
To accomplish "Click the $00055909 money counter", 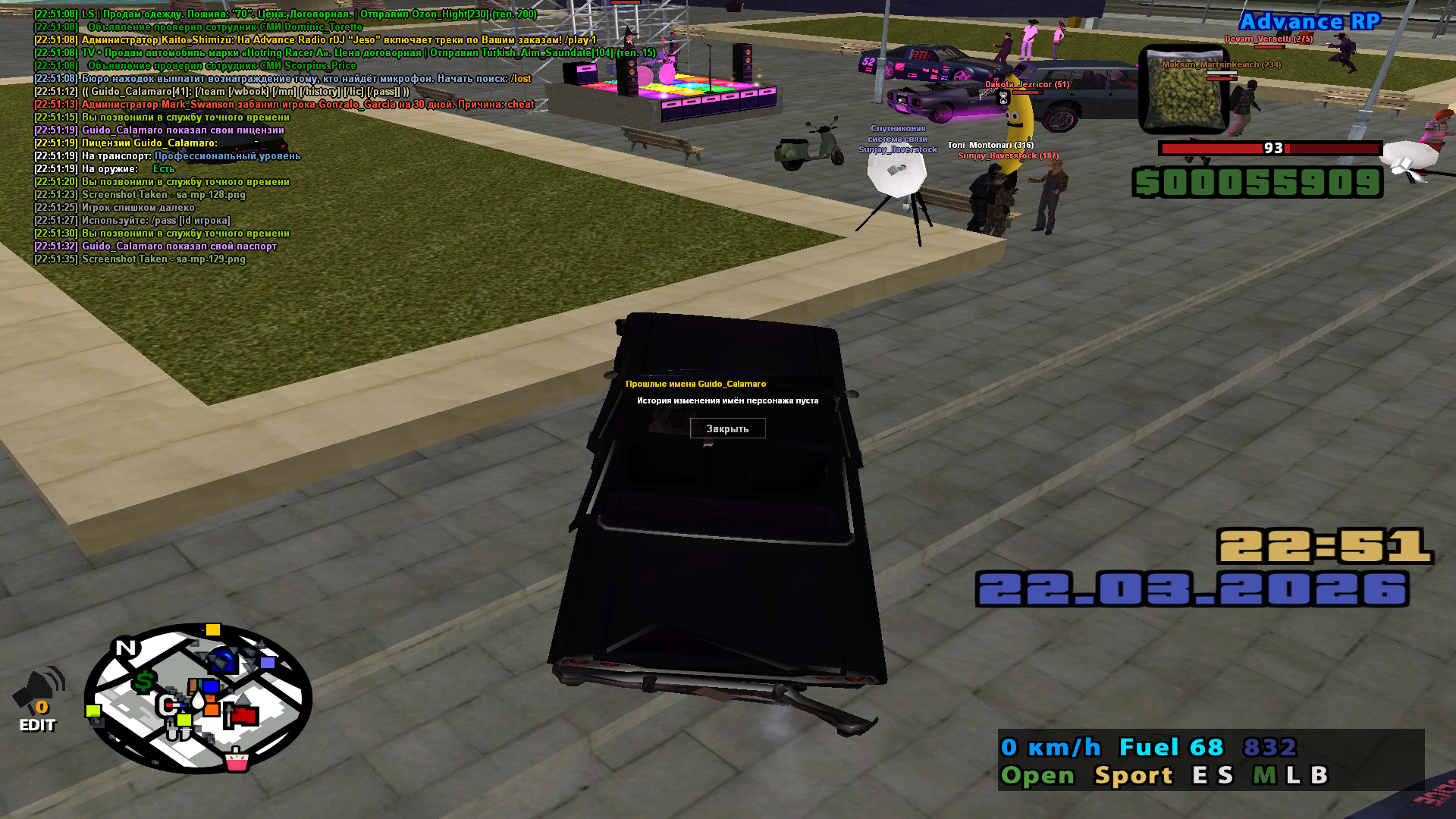I will pos(1257,183).
